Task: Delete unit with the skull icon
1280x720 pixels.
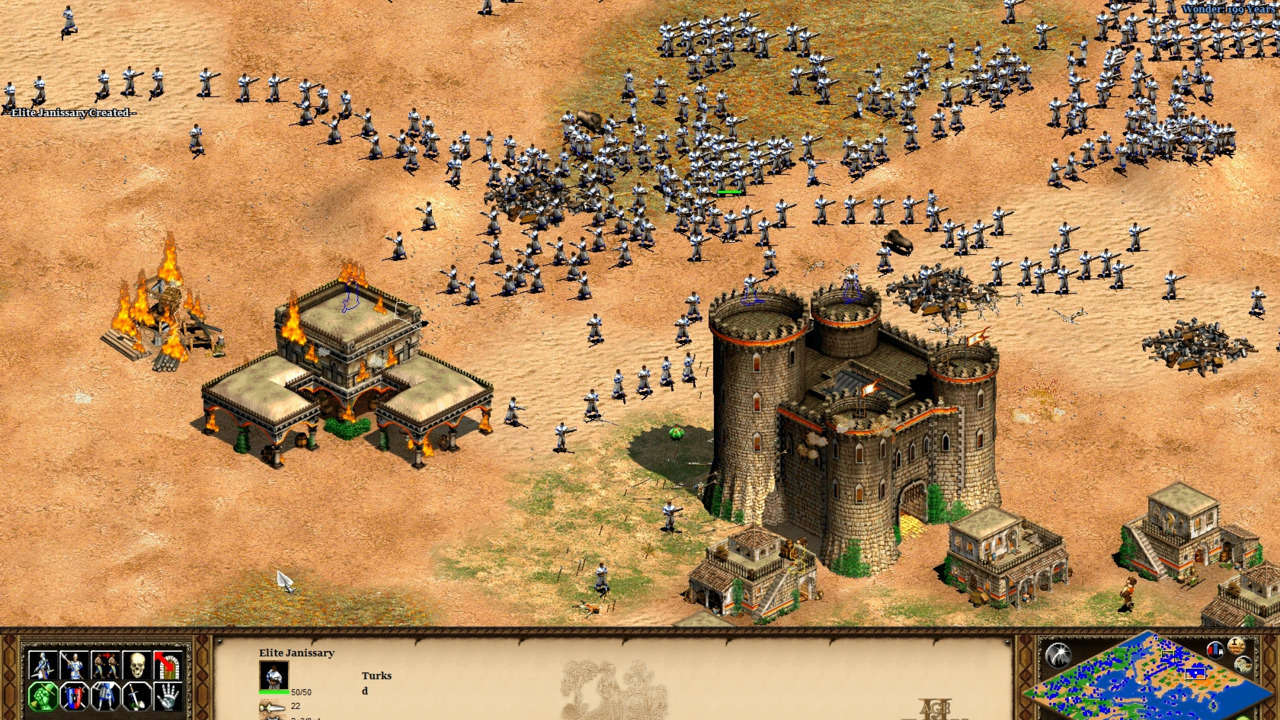Action: pyautogui.click(x=138, y=665)
